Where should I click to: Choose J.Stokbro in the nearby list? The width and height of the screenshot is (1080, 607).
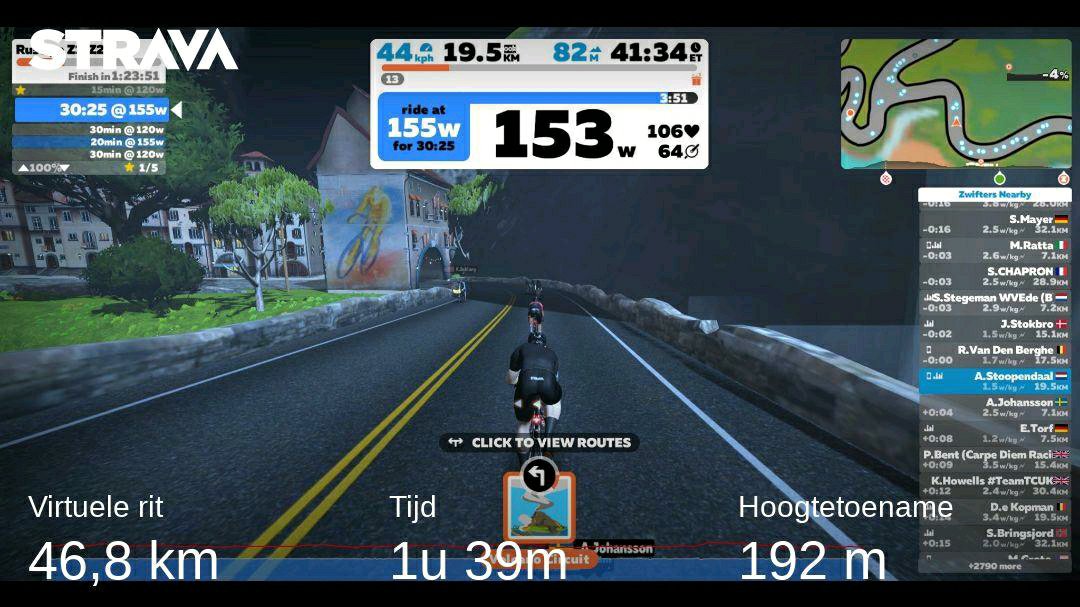coord(994,329)
